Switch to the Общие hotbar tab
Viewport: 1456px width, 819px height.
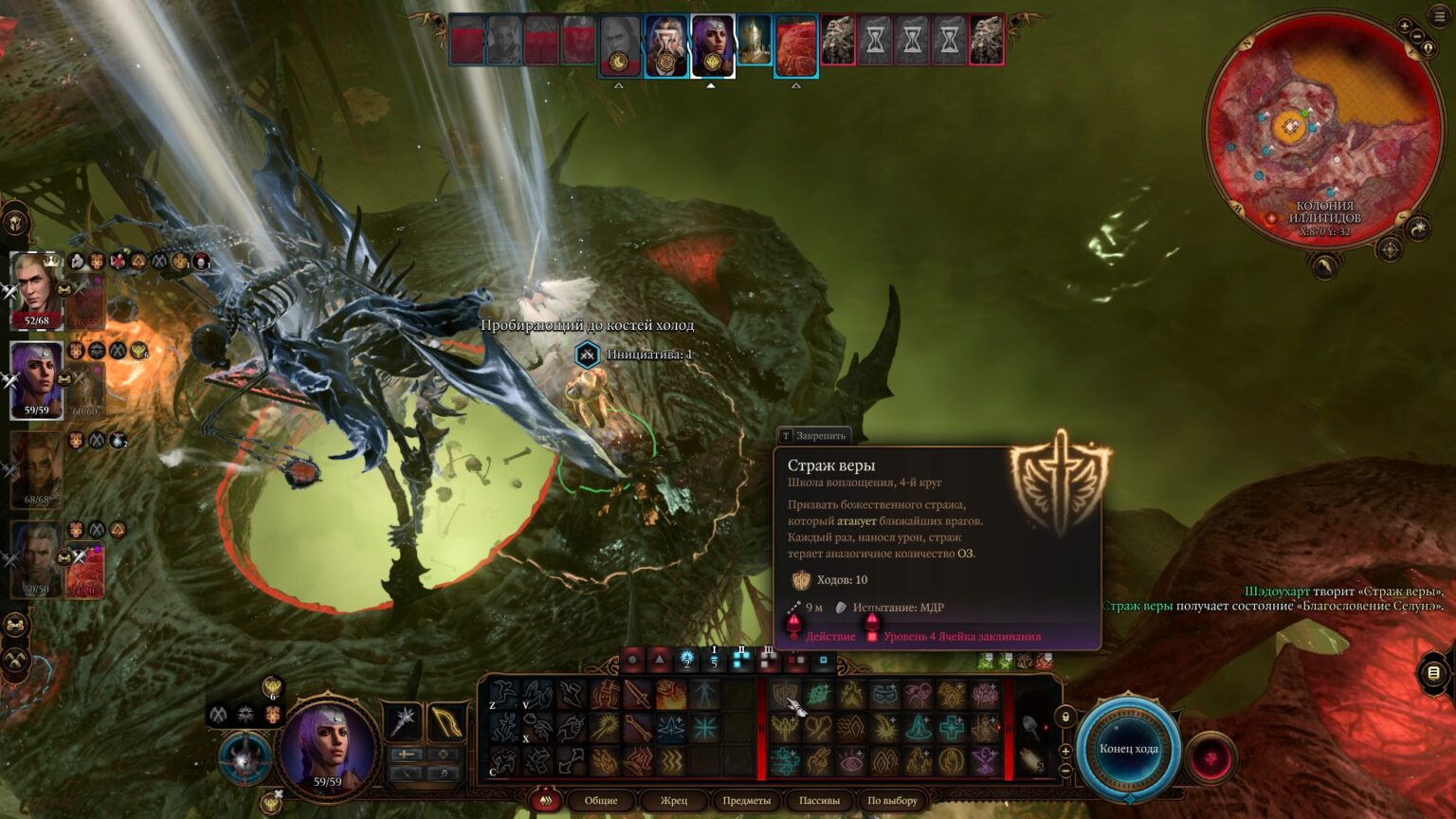point(601,801)
